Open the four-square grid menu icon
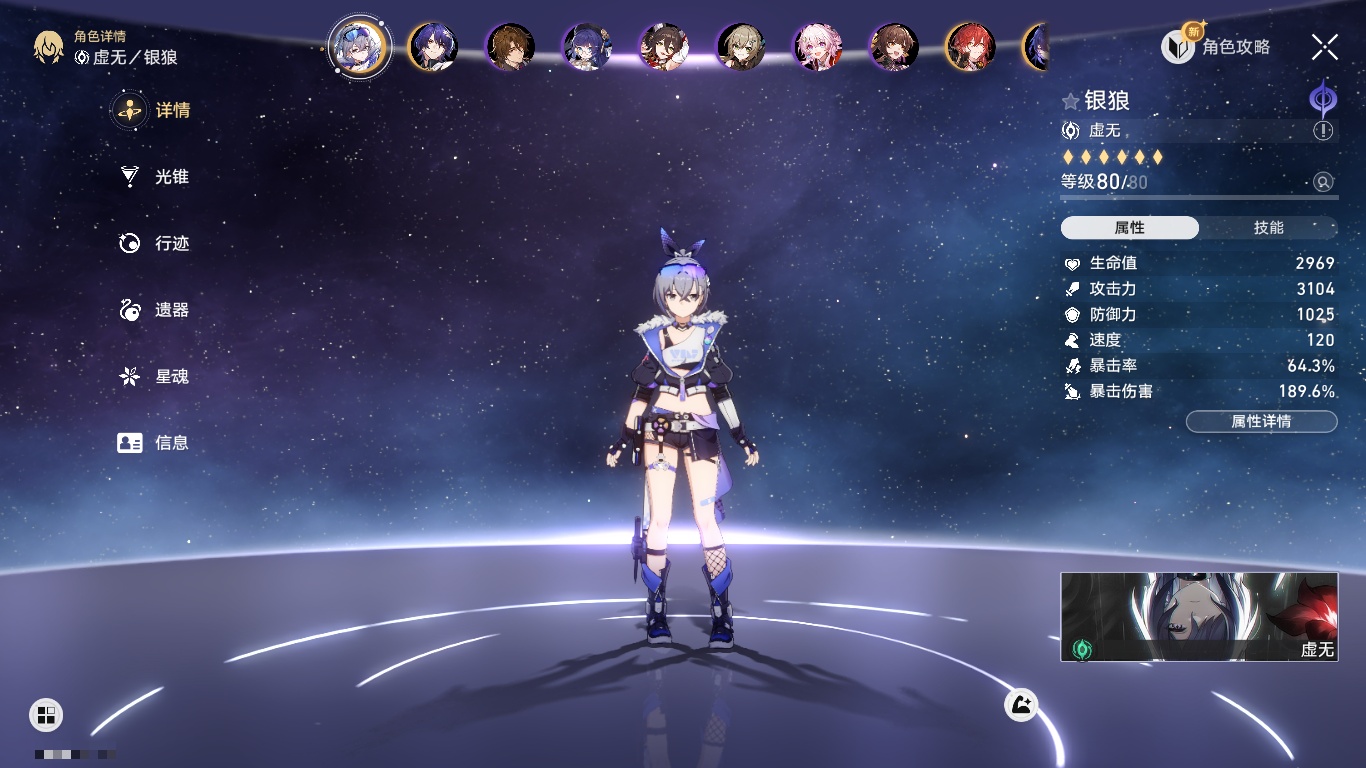 [x=46, y=714]
